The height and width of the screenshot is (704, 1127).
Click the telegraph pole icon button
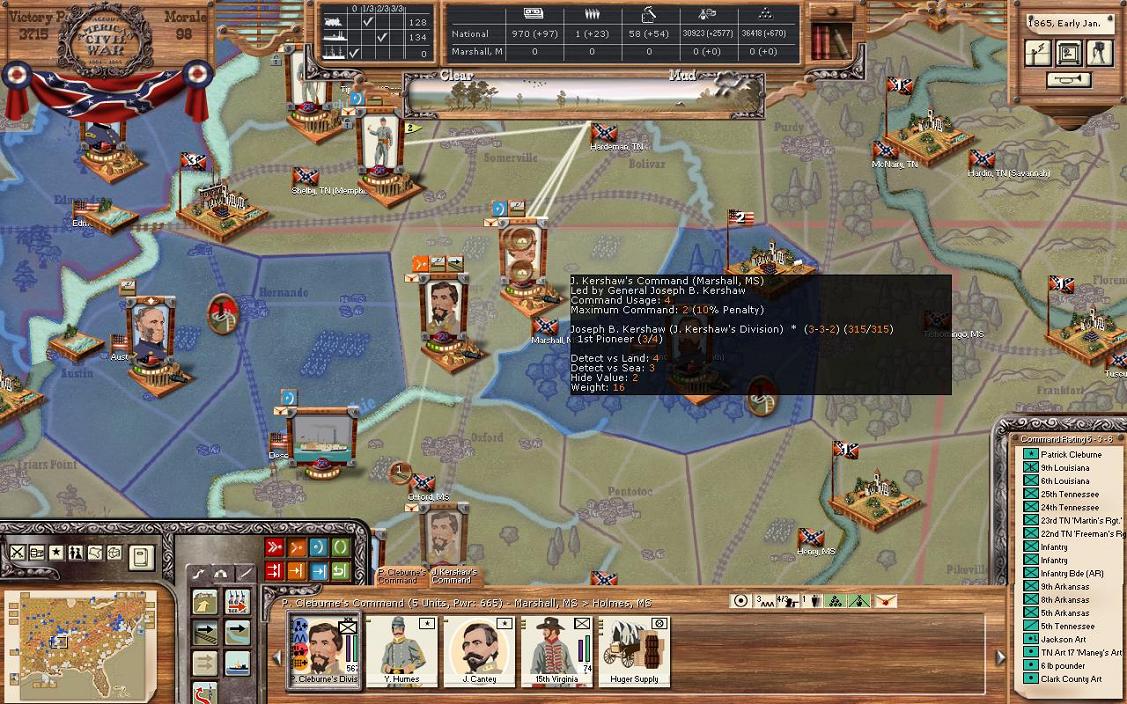tap(1039, 53)
